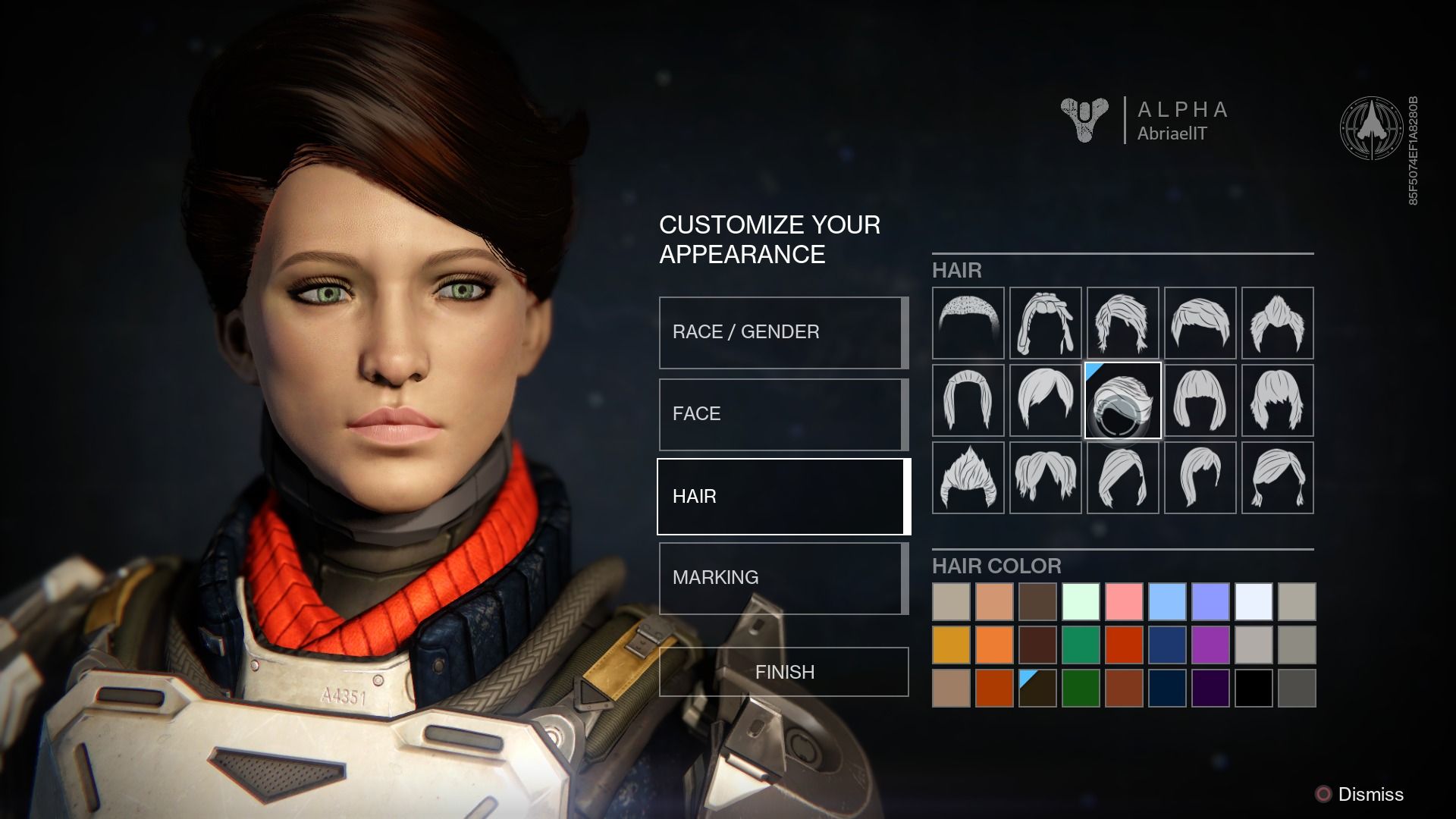Switch hair selection to the chin-length bob

coord(1200,400)
